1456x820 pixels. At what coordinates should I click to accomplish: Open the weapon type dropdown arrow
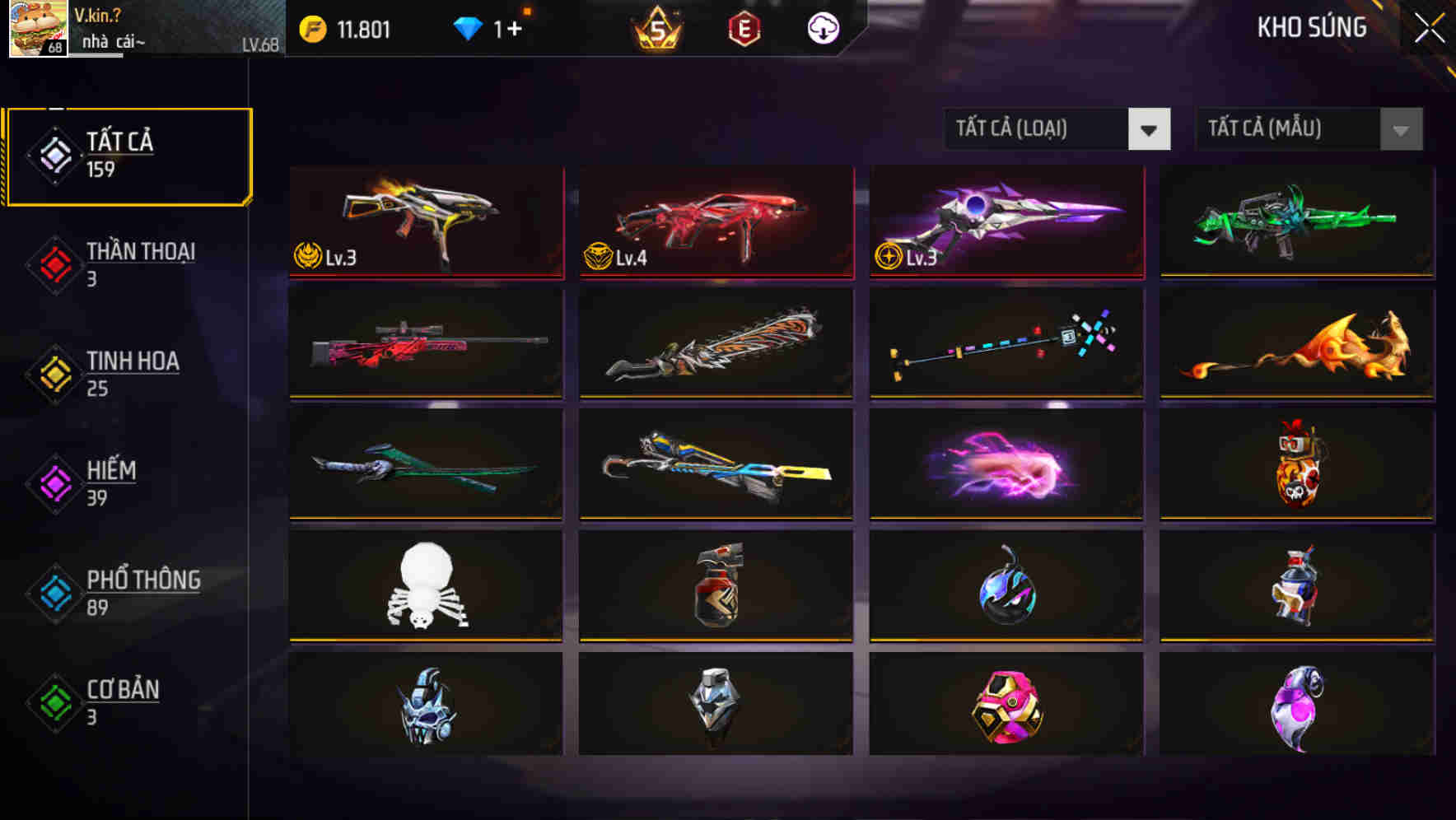(1150, 129)
